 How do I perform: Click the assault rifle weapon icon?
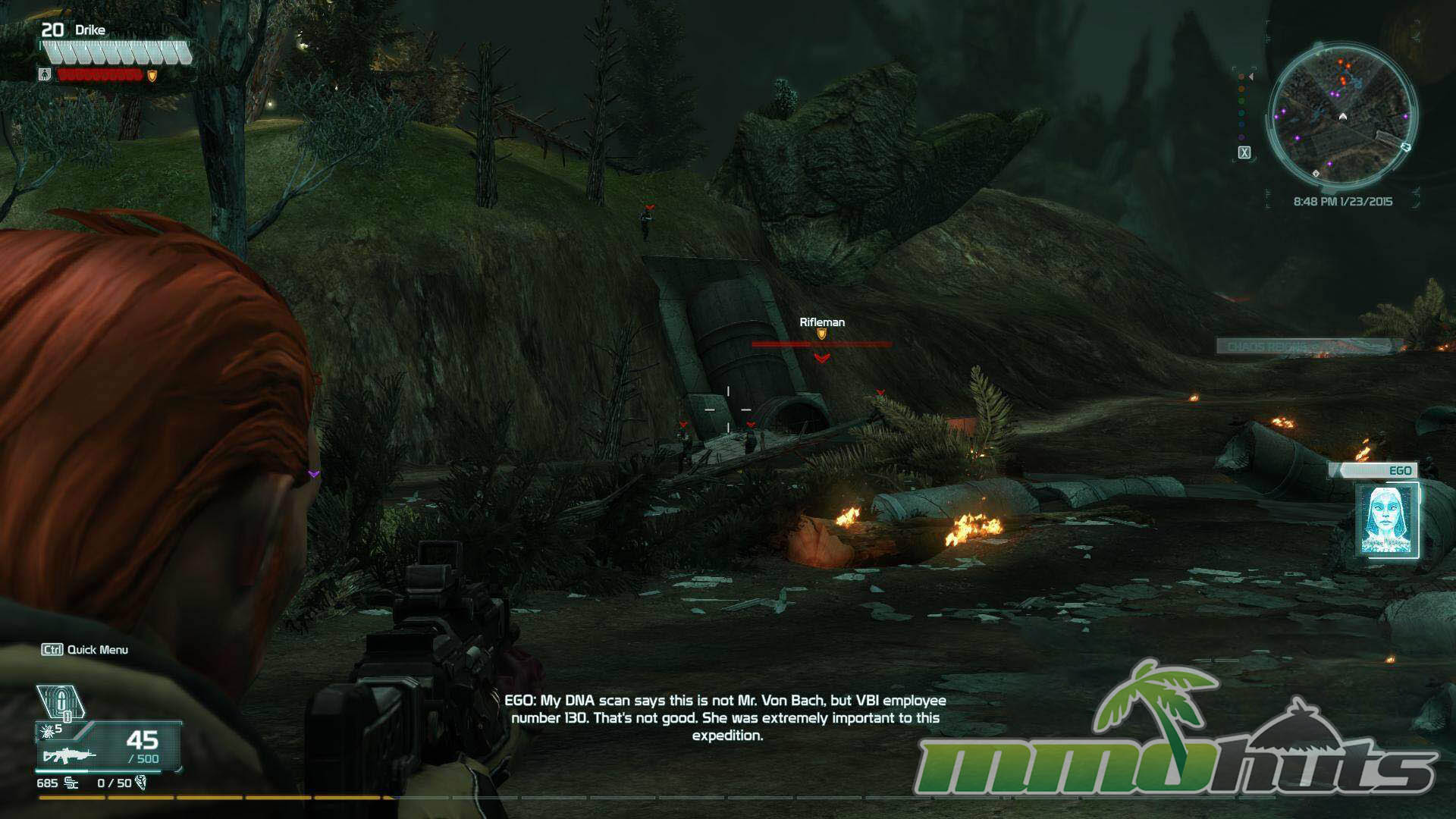coord(69,755)
